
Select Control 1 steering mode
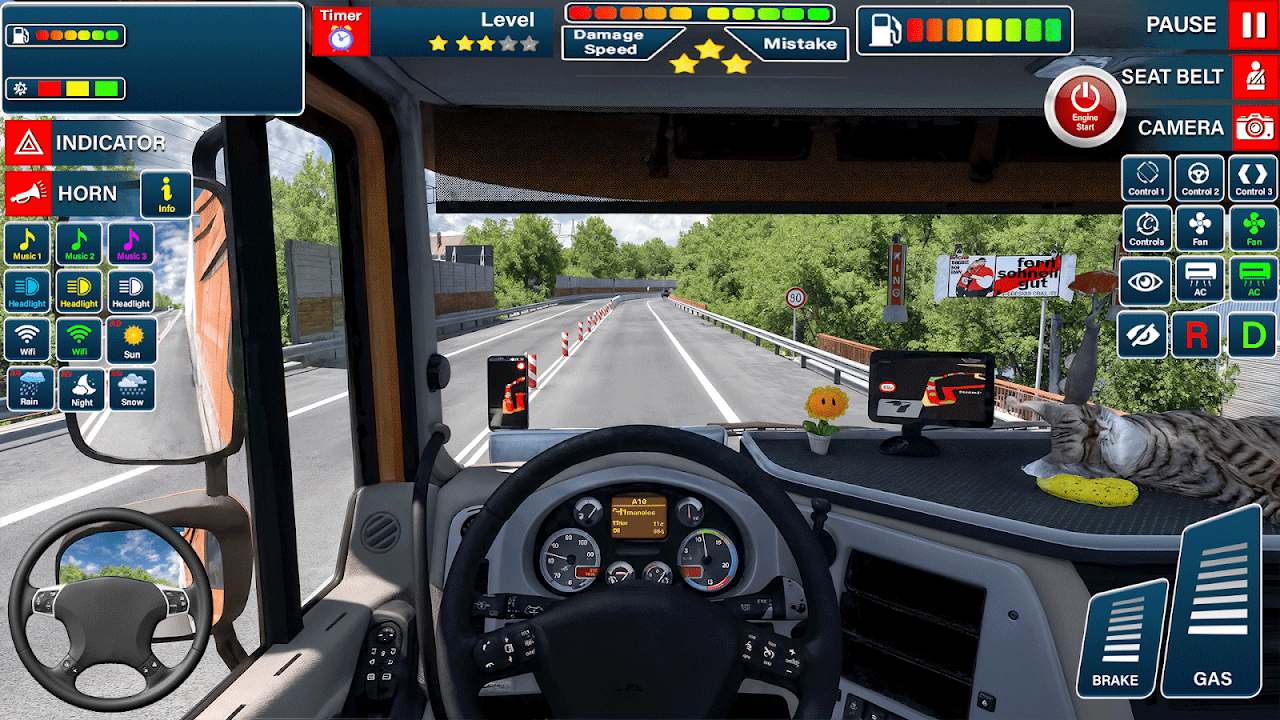1146,178
